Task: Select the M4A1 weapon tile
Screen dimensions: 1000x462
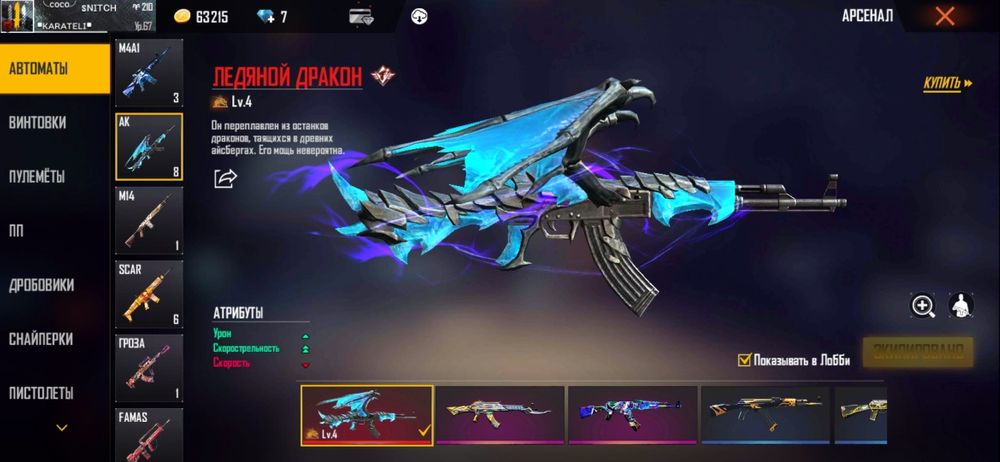Action: coord(149,74)
